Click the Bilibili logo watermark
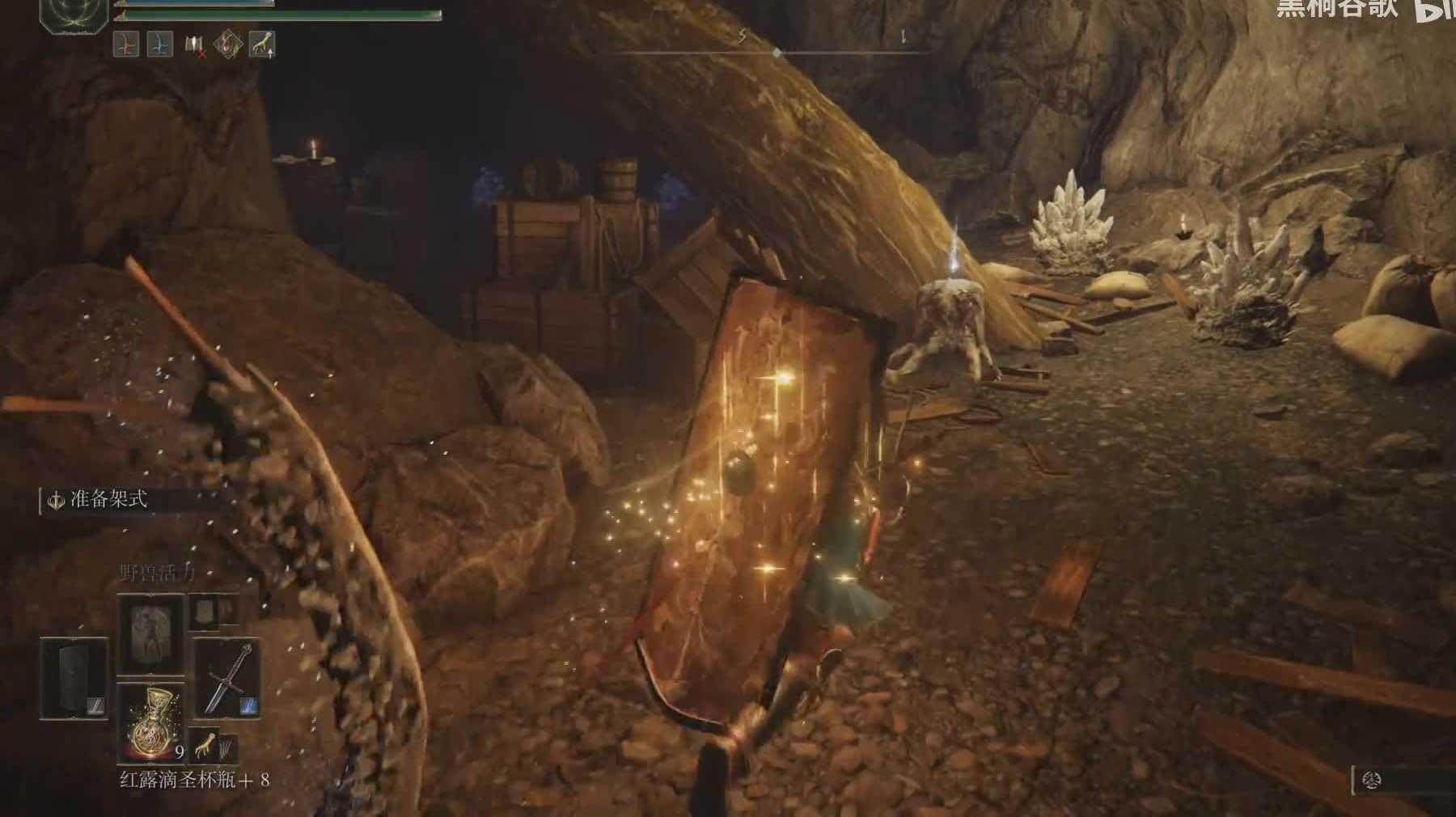Image resolution: width=1456 pixels, height=817 pixels. coord(1434,10)
